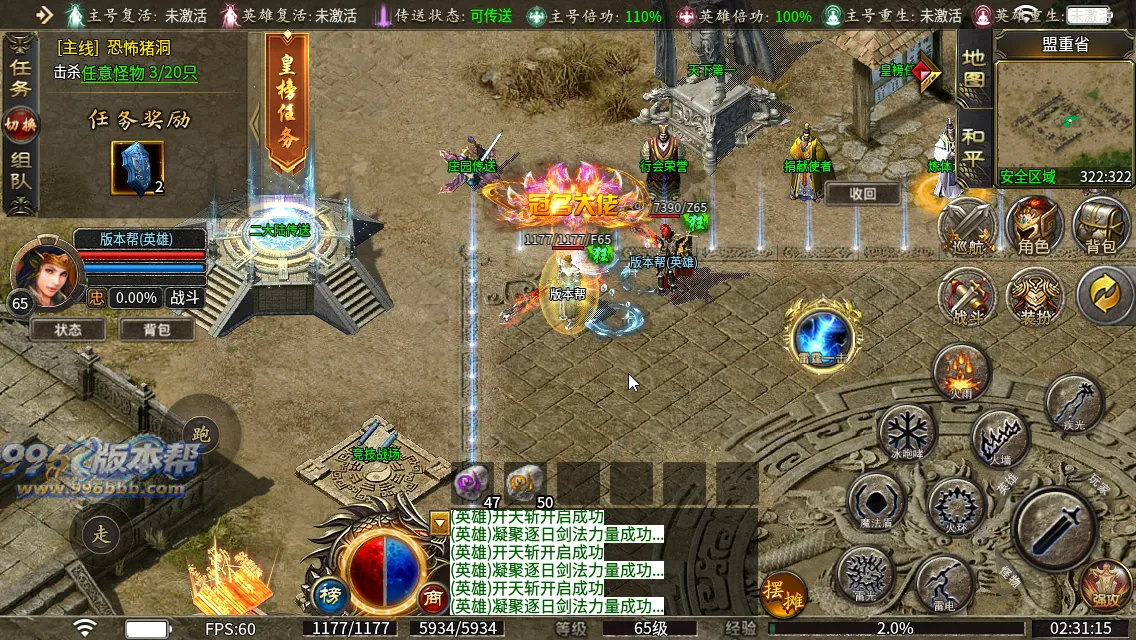The image size is (1136, 640).
Task: Trigger the sword basic attack button
Action: point(1053,526)
